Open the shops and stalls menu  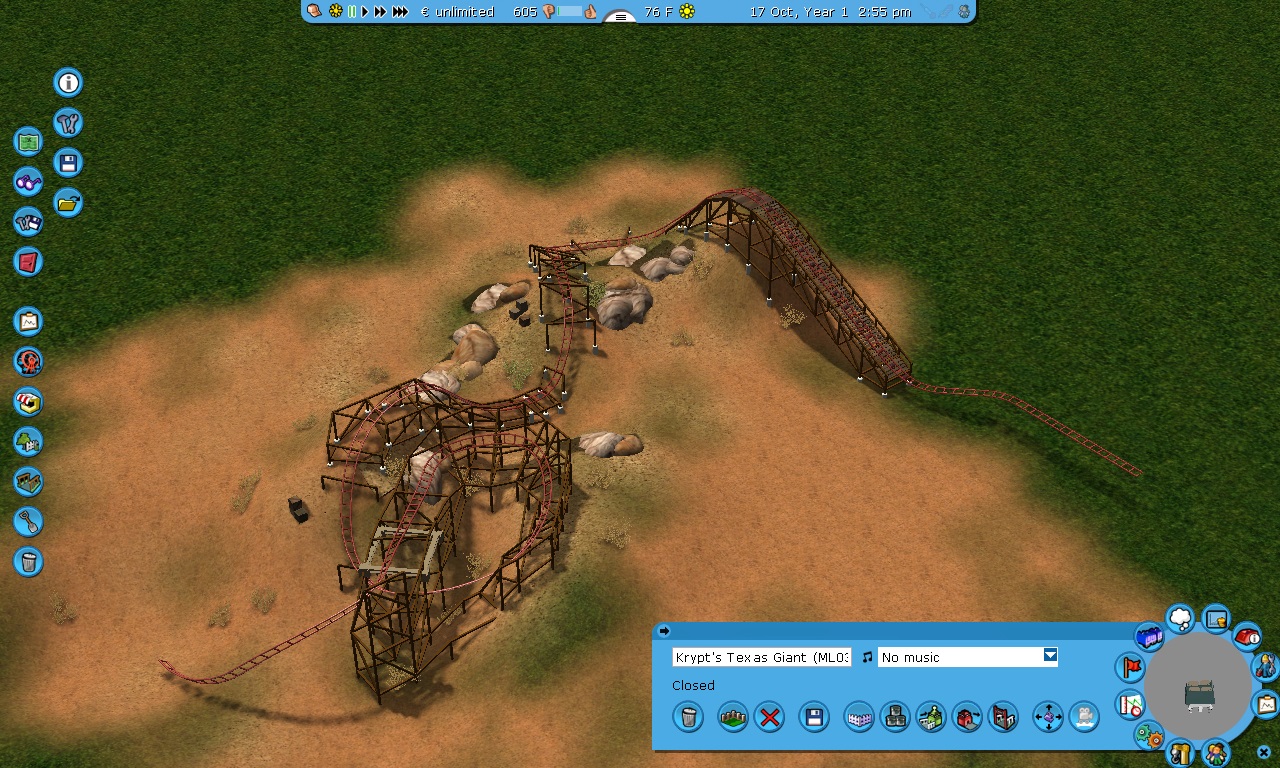tap(29, 402)
